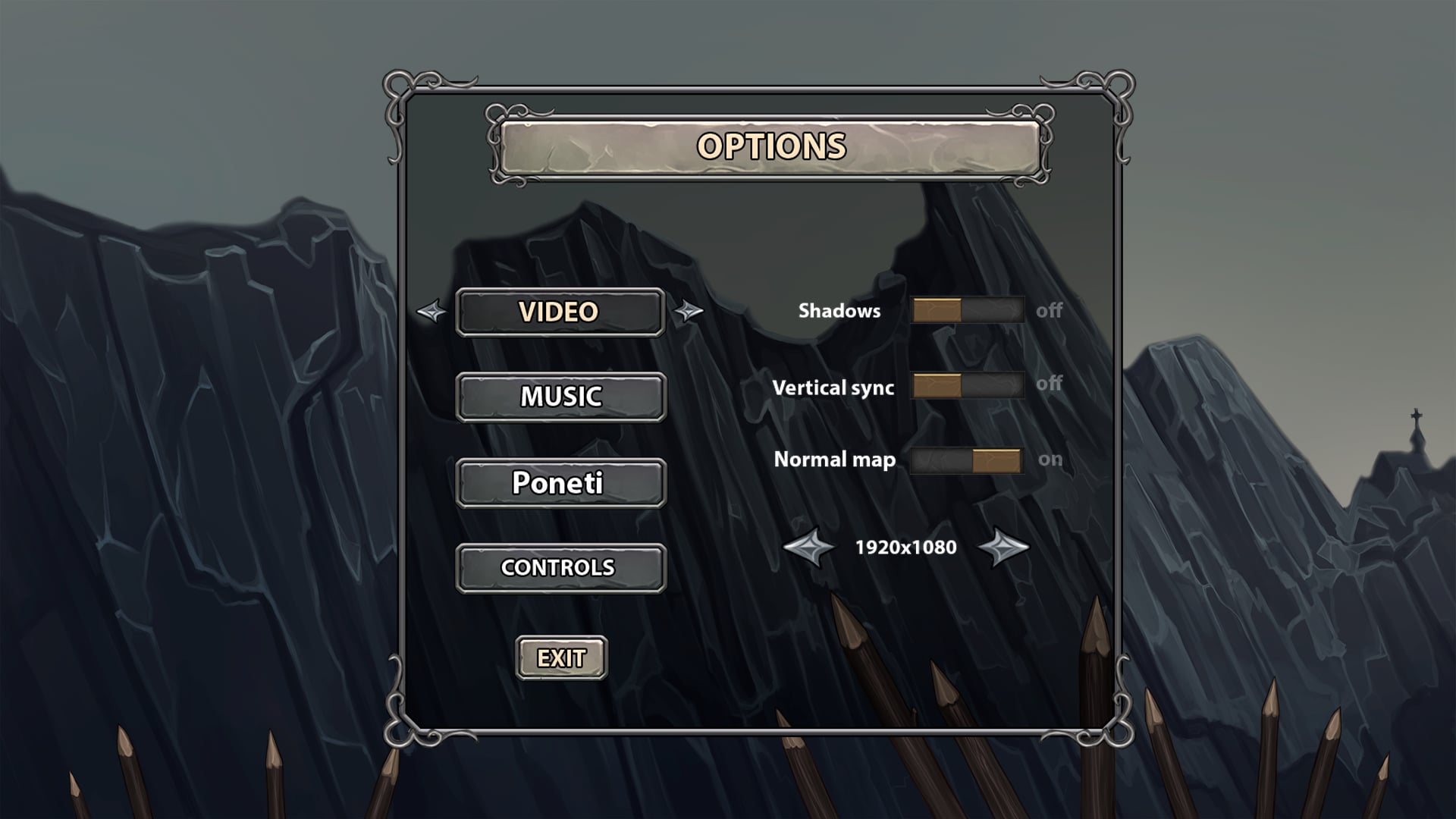This screenshot has height=819, width=1456.
Task: Disable the Normal map setting
Action: tap(967, 459)
